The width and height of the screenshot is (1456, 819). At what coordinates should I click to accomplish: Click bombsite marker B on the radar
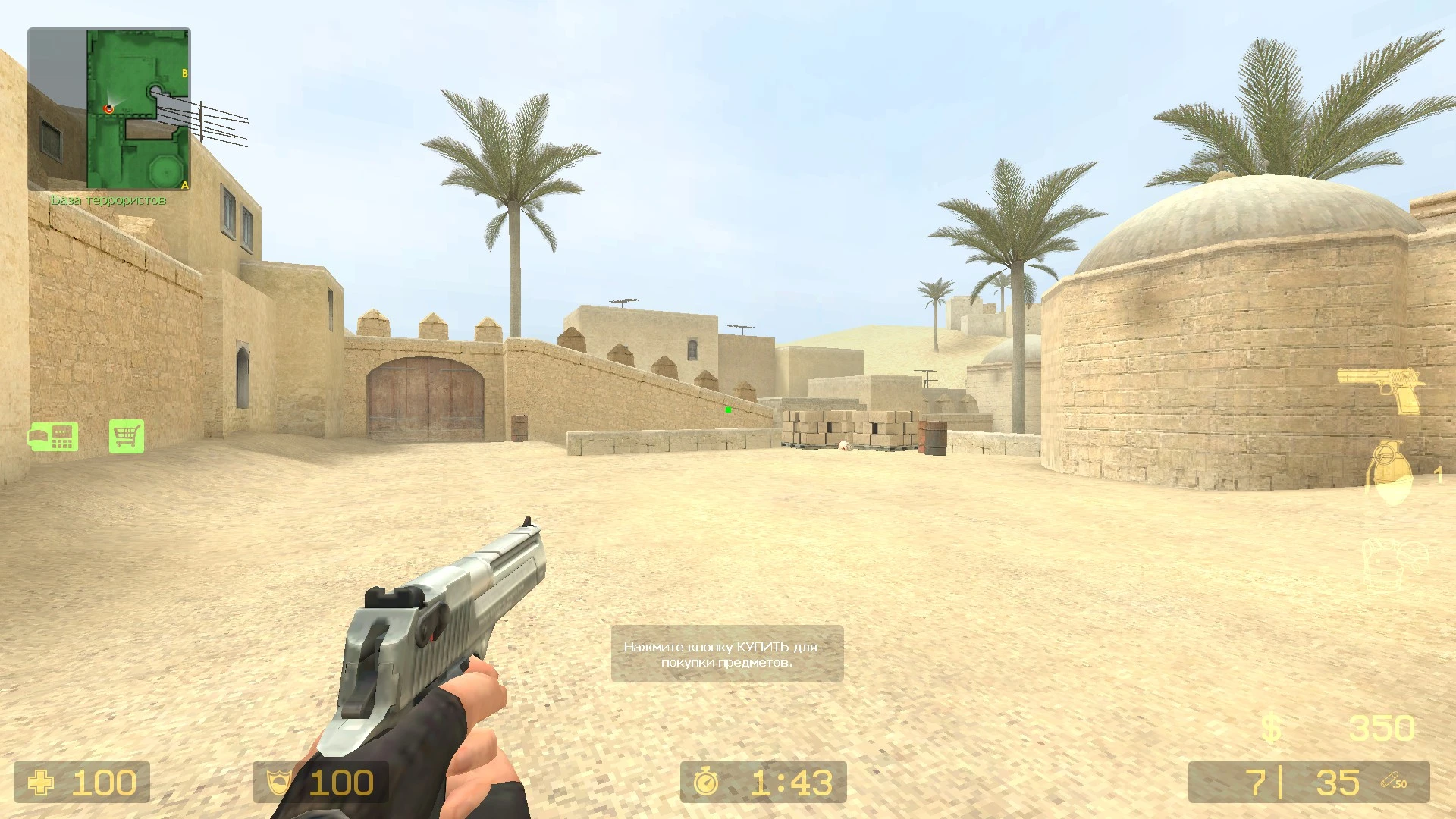[185, 73]
